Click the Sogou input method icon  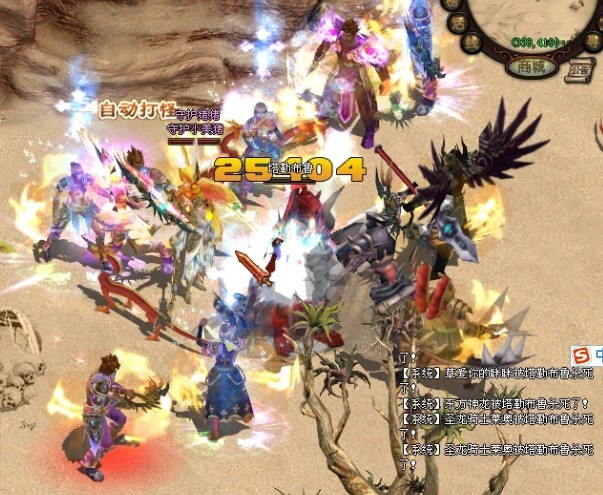(x=581, y=355)
